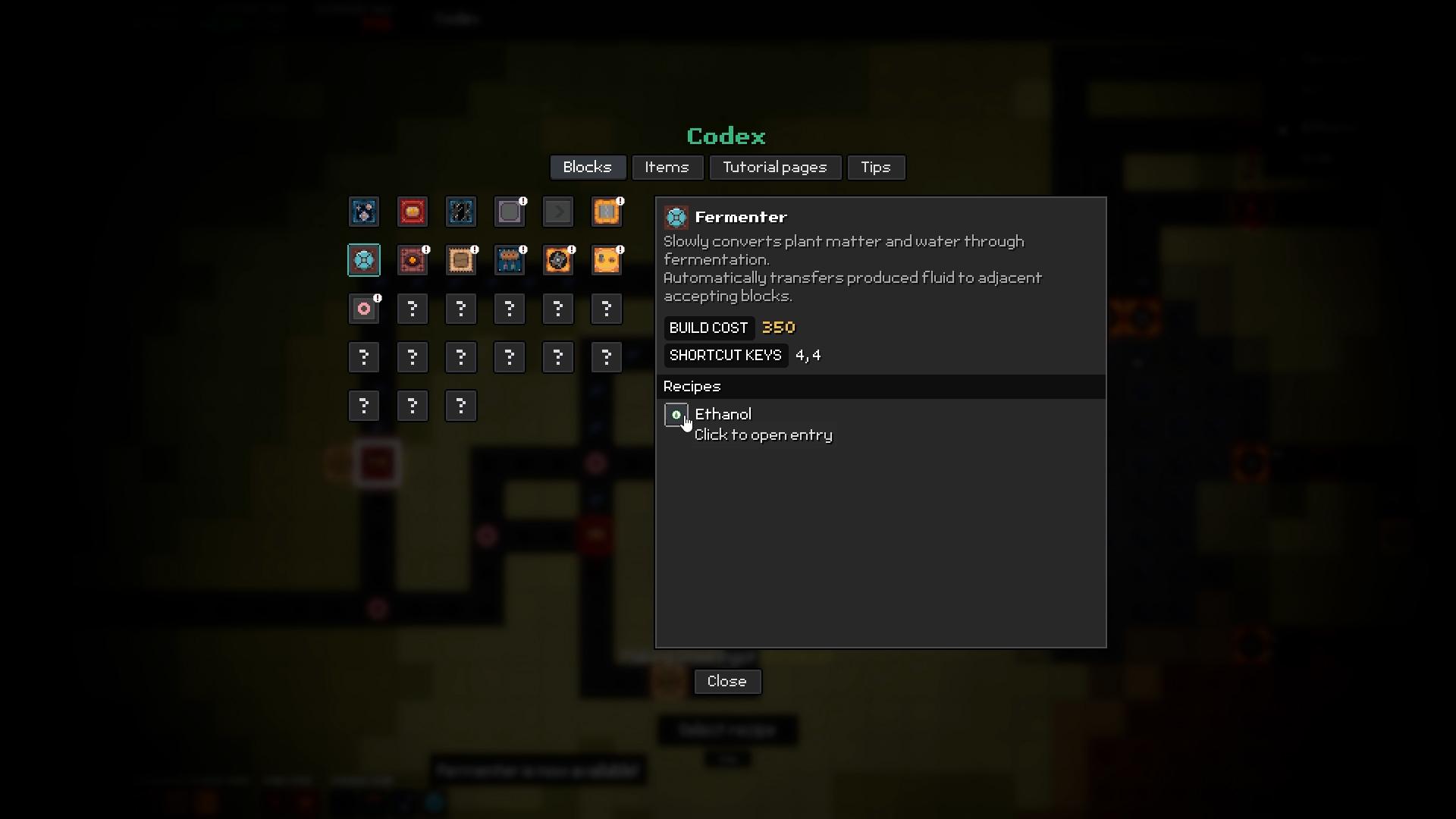
Task: Click the Recipes section header
Action: pyautogui.click(x=691, y=387)
